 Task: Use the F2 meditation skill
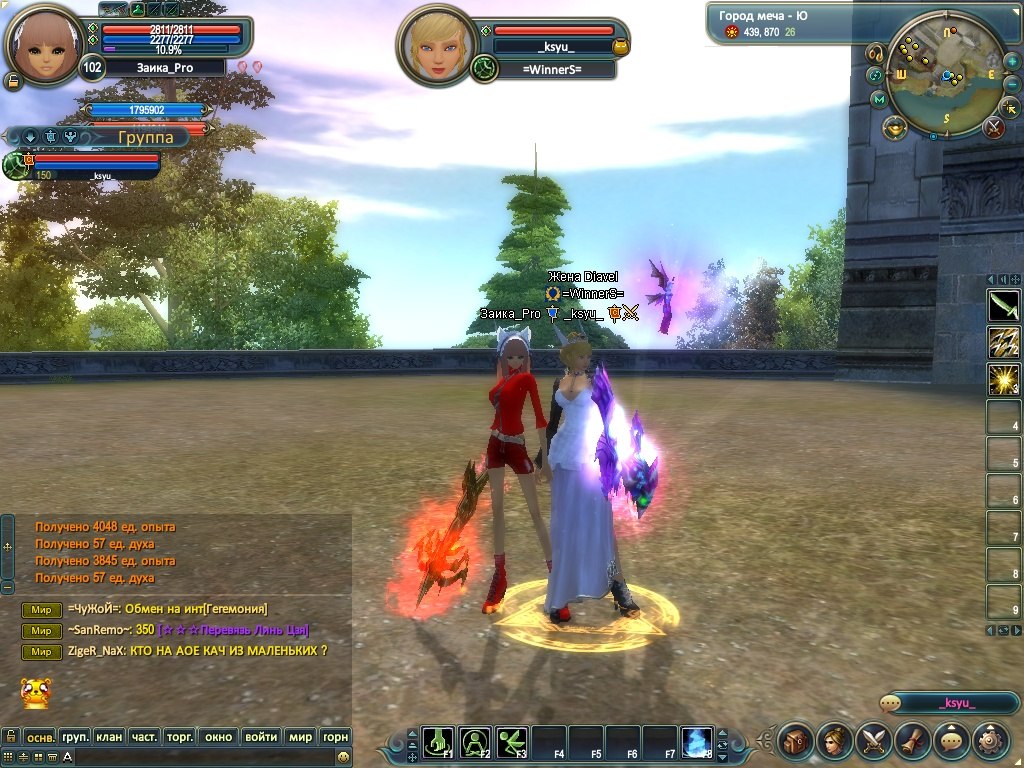tap(475, 741)
